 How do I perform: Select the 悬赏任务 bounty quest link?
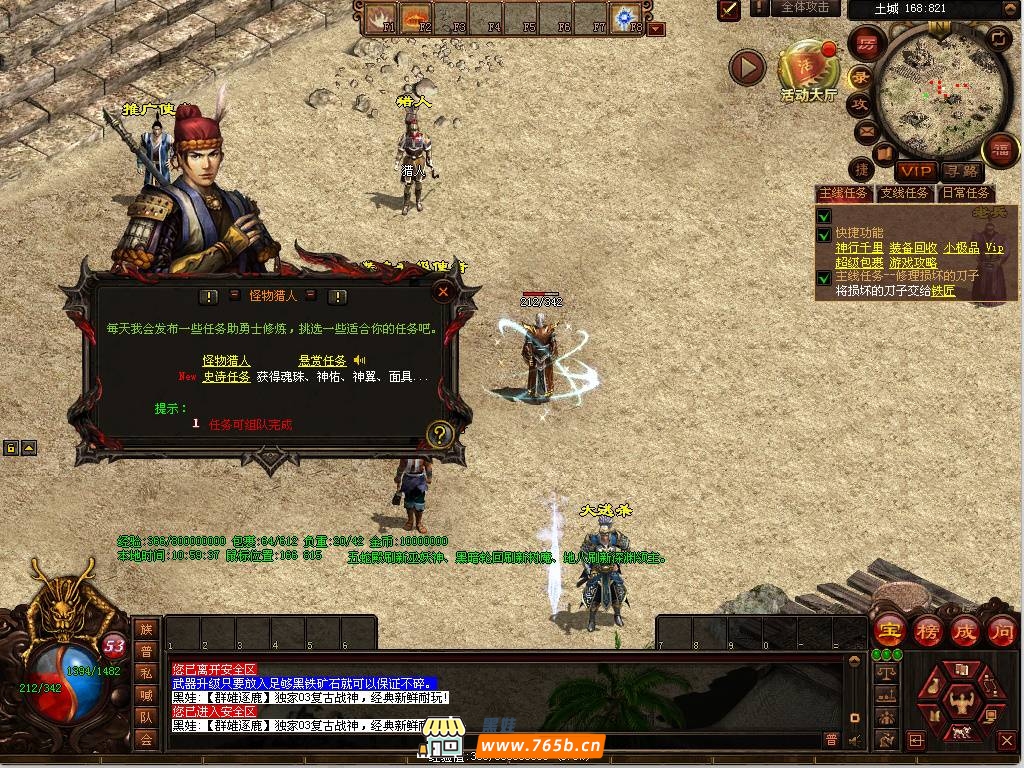point(322,360)
